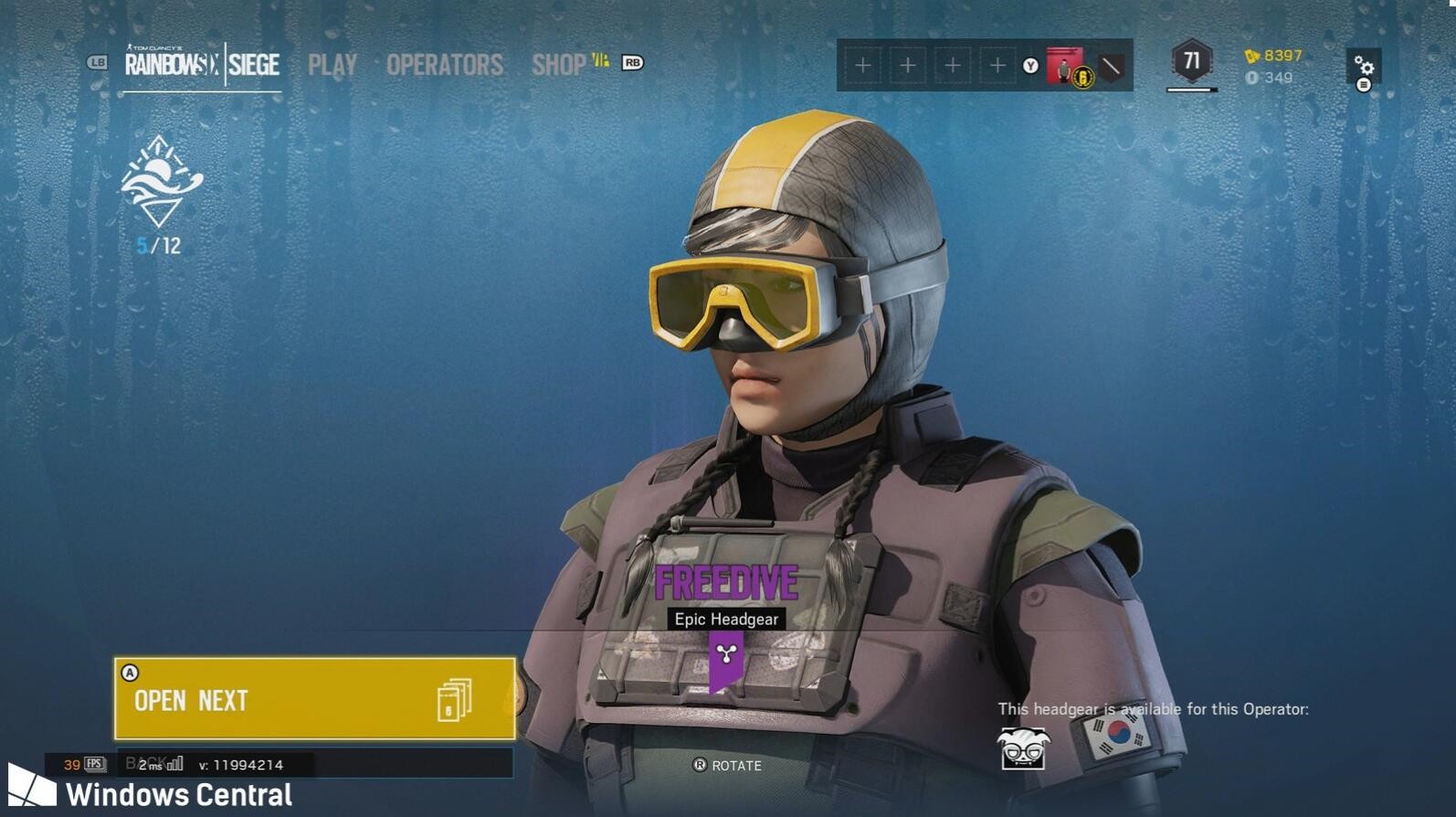Select the red player avatar in squad bar
The image size is (1456, 817).
pyautogui.click(x=1064, y=66)
